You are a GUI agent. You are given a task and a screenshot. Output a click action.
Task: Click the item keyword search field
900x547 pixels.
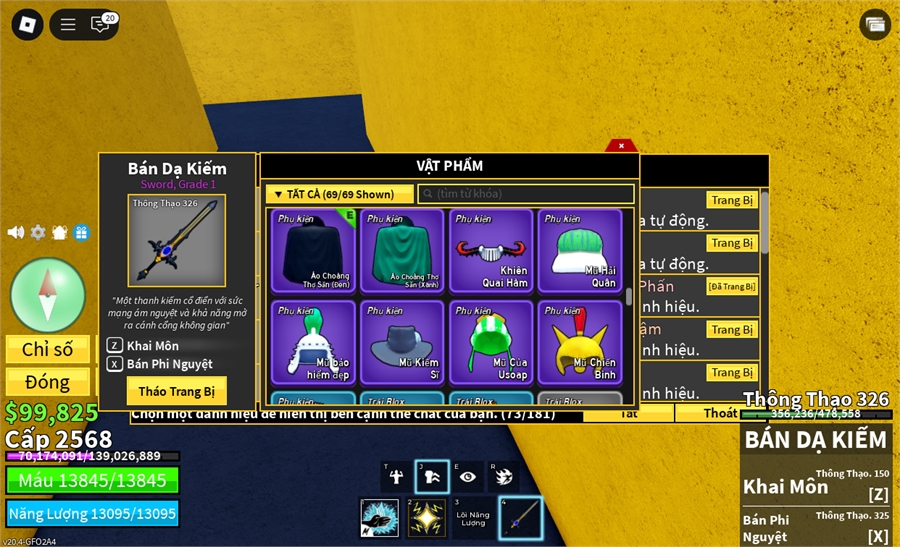tap(526, 194)
